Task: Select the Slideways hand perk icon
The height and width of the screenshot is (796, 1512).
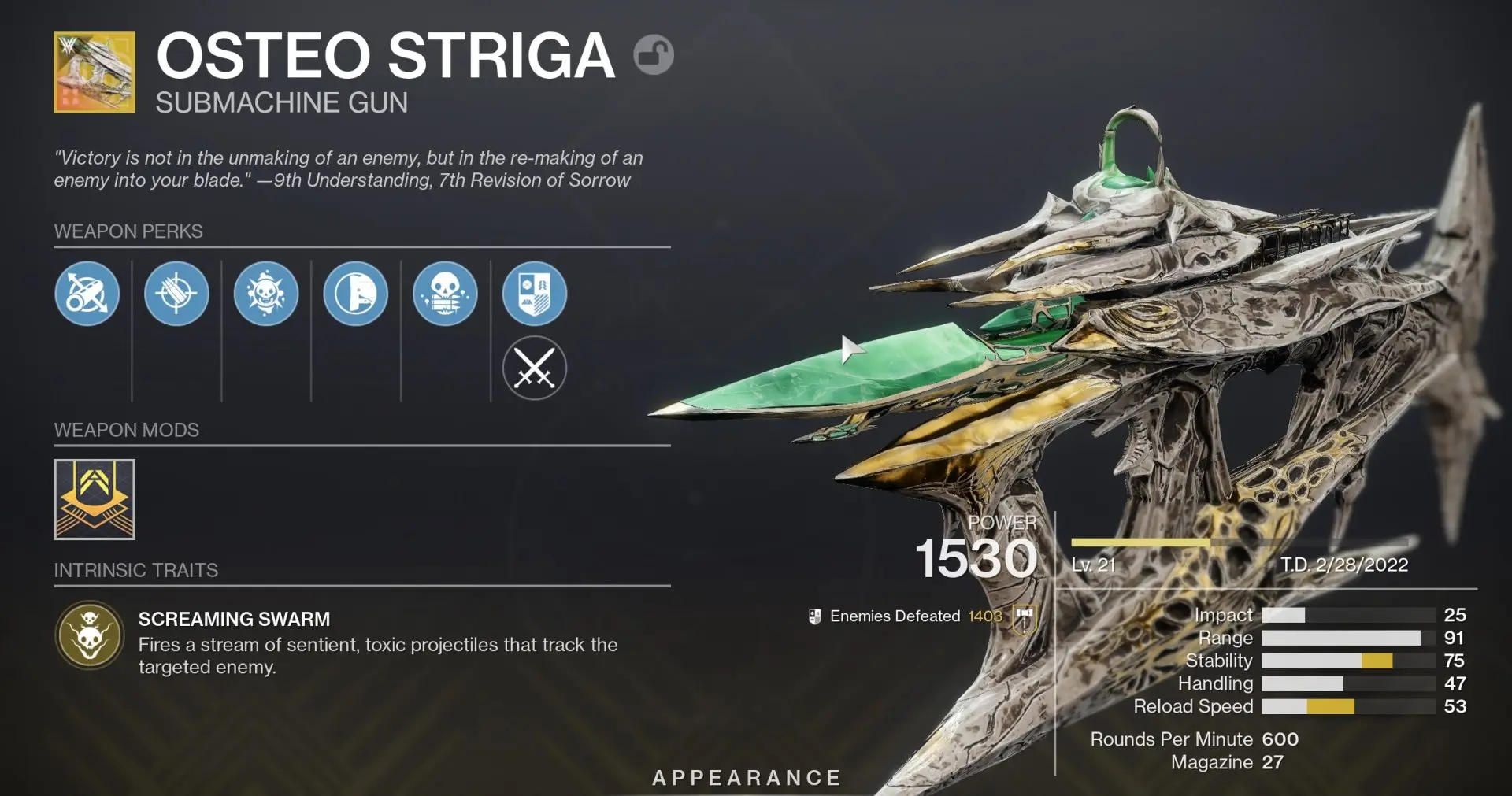Action: [355, 294]
